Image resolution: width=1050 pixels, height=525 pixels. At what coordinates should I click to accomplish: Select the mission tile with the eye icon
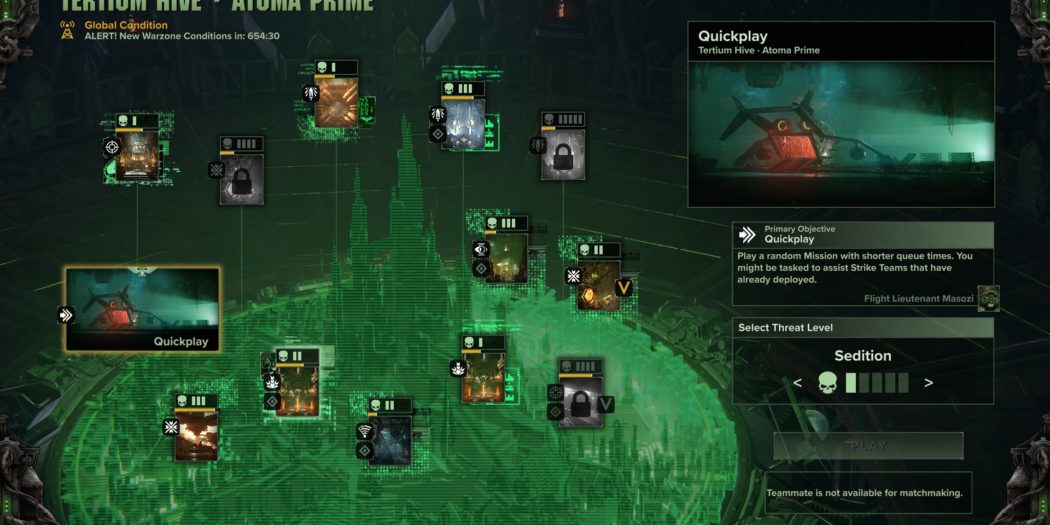(506, 258)
